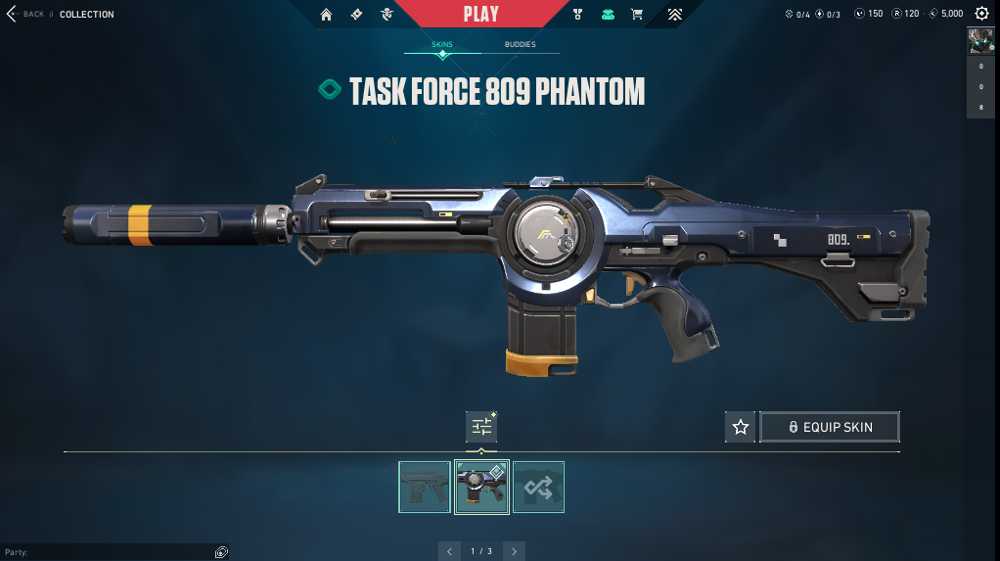The height and width of the screenshot is (561, 1000).
Task: Open the store shopping cart
Action: pyautogui.click(x=637, y=14)
